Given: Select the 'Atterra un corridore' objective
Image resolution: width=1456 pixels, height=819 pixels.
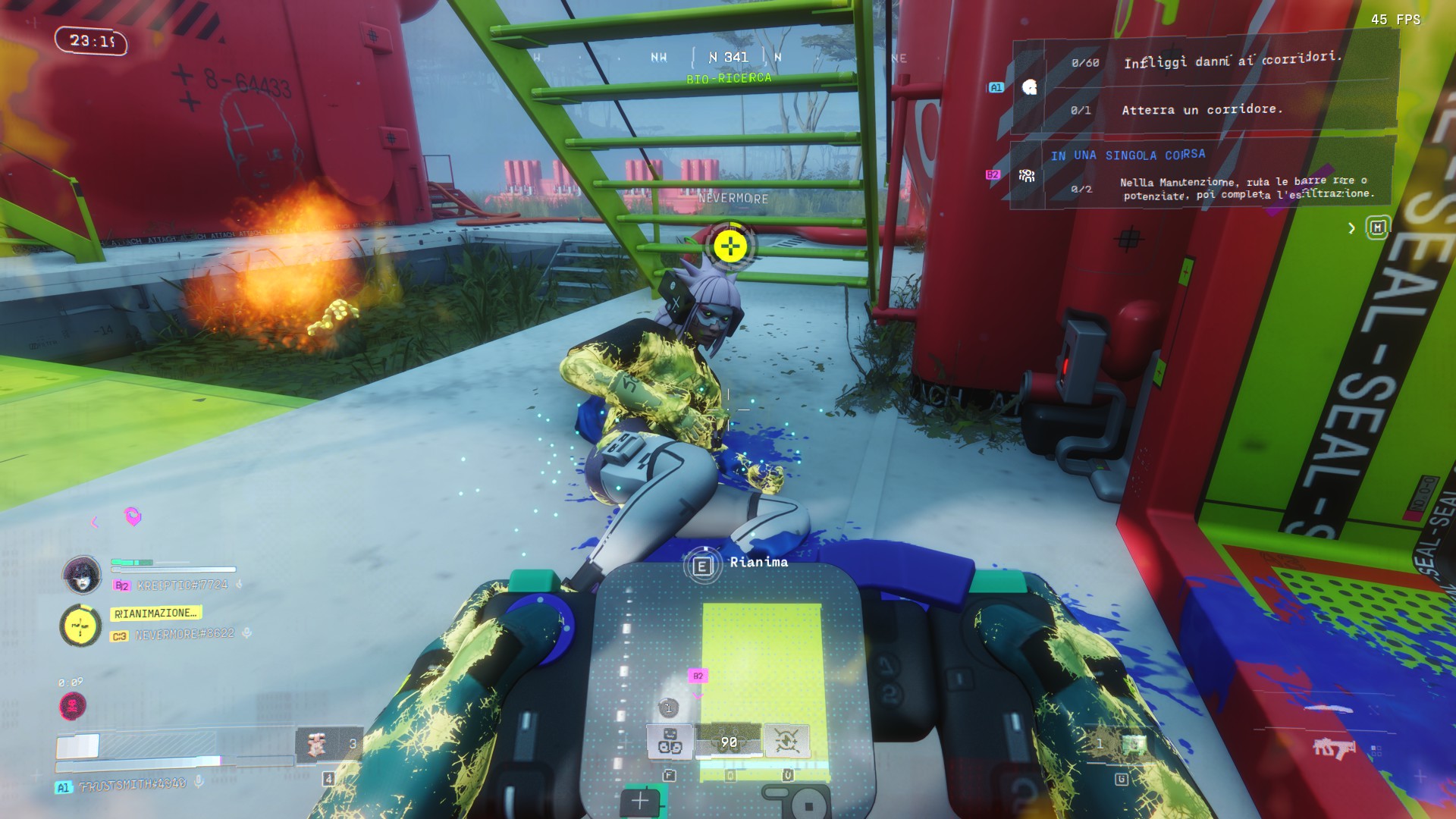Looking at the screenshot, I should (x=1201, y=110).
